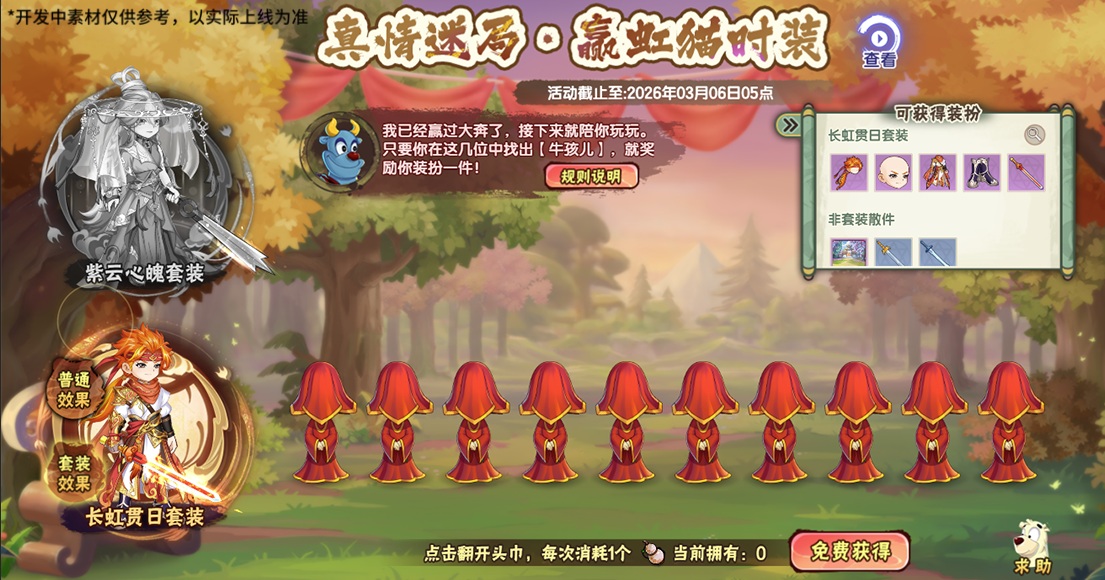
Task: Open the 查看 preview button
Action: 879,42
